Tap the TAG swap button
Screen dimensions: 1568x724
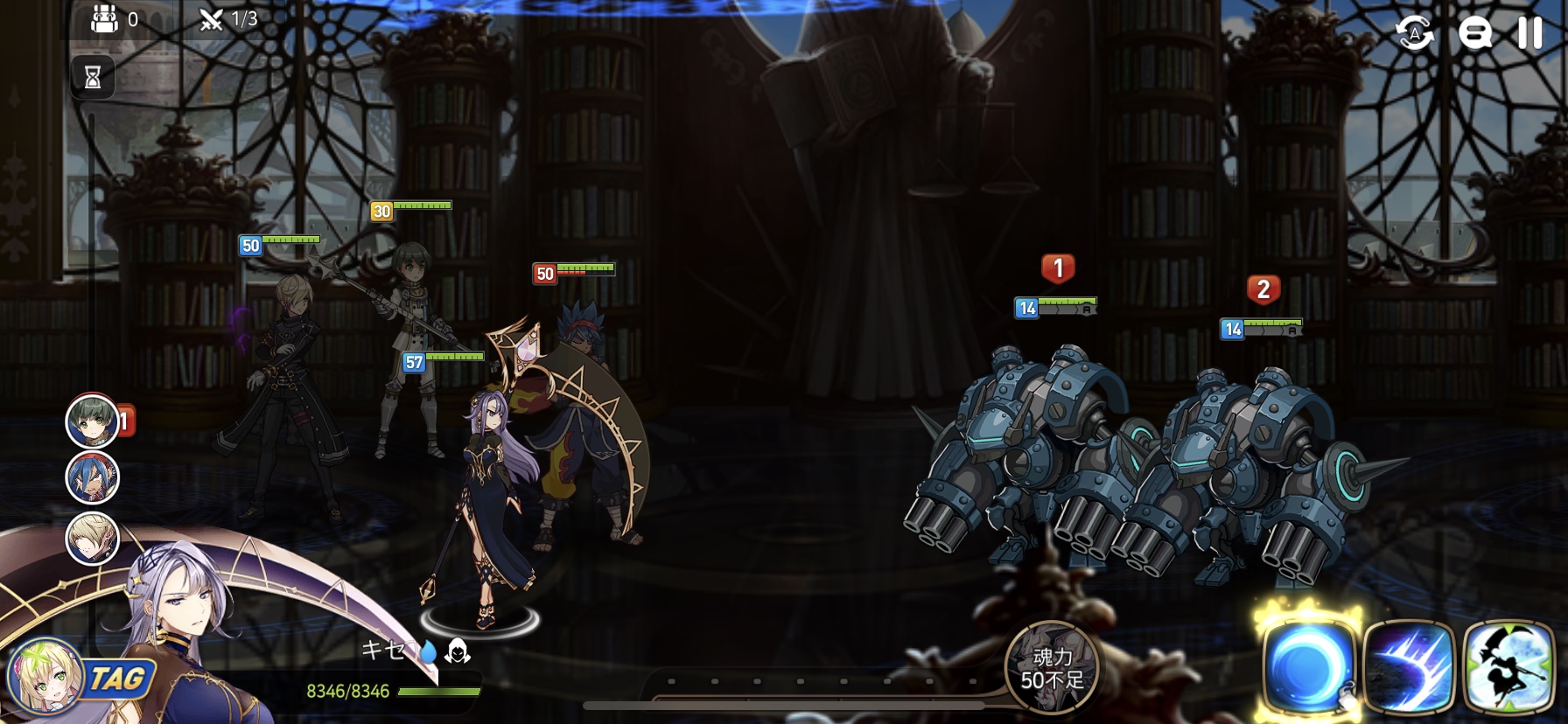pos(117,679)
